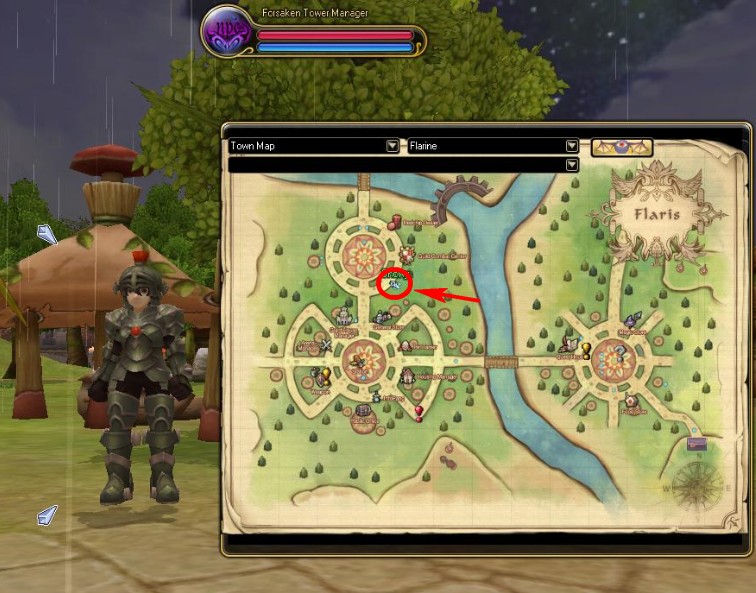The image size is (756, 593).
Task: Click the lower blue arrow indicator beside the character
Action: 47,515
